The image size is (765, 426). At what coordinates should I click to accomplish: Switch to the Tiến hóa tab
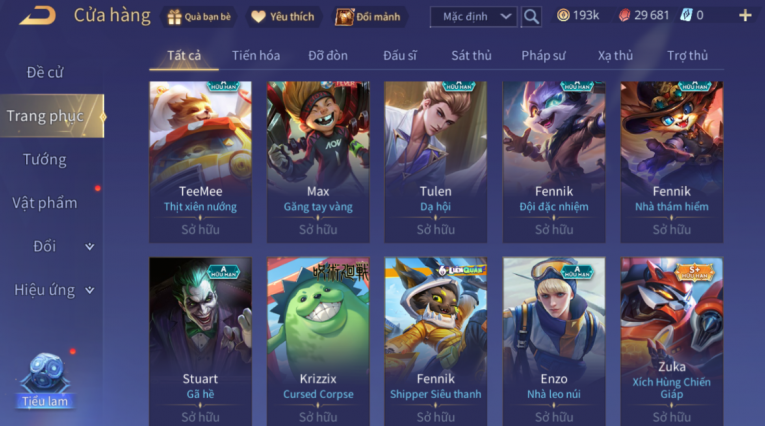coord(256,56)
